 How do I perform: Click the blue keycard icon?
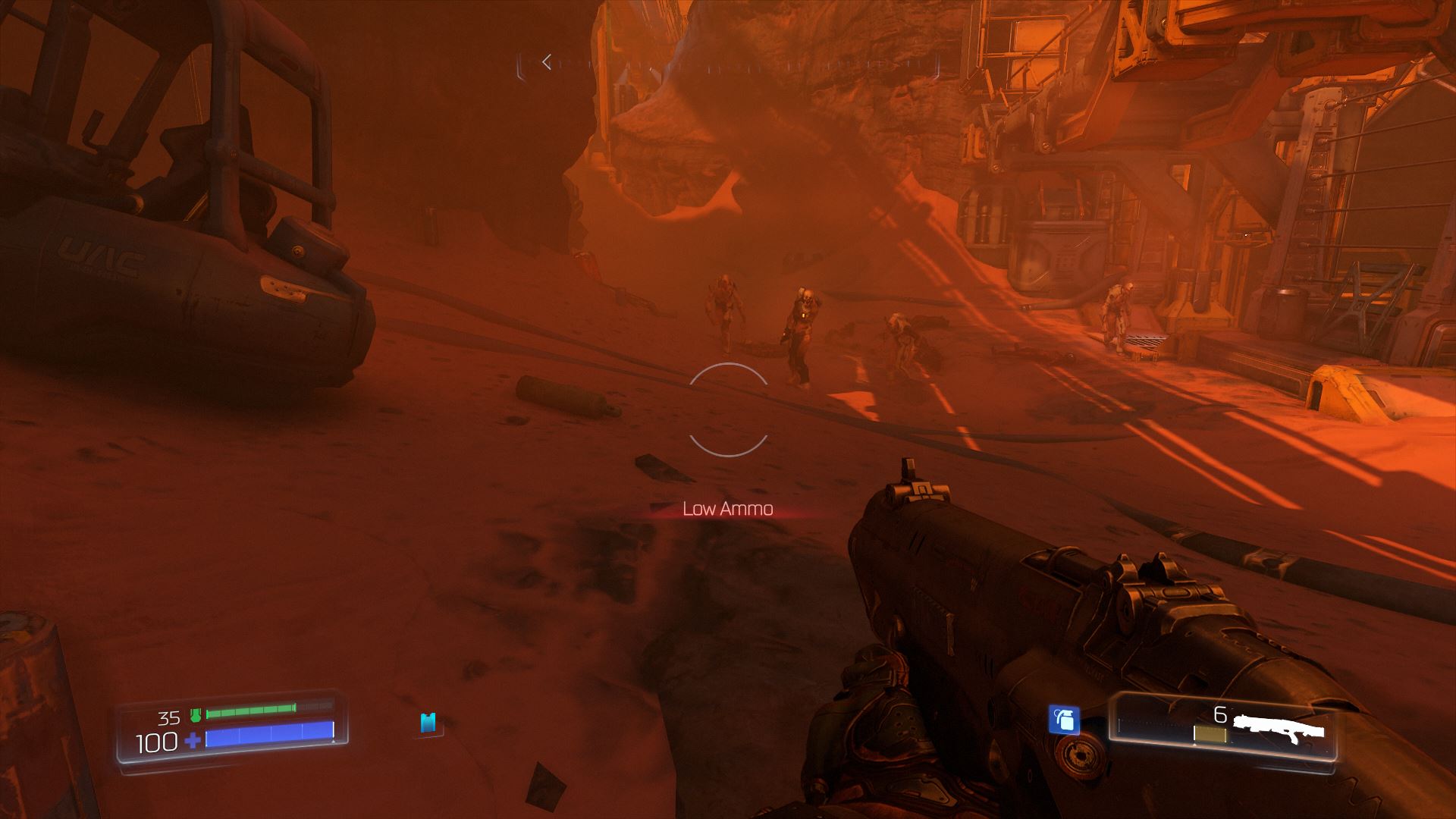click(x=428, y=722)
